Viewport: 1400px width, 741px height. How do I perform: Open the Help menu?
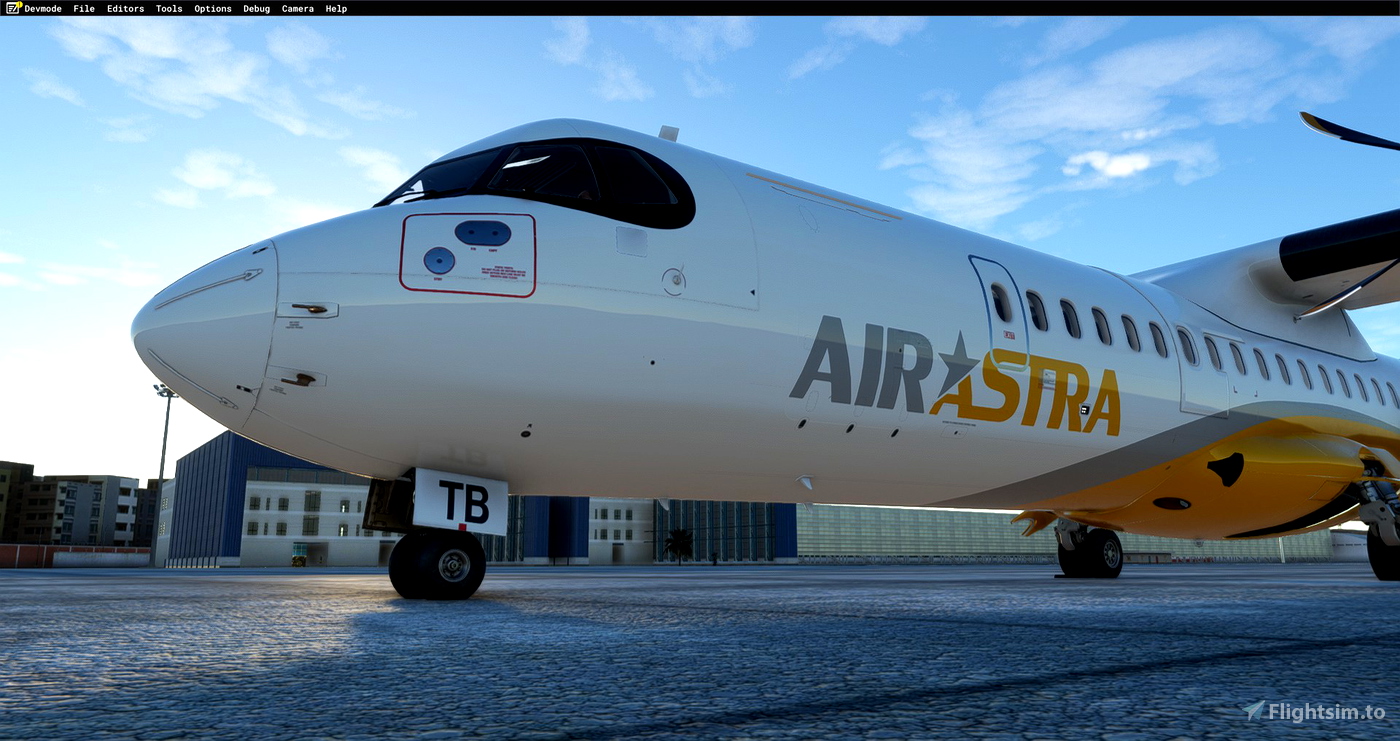[336, 8]
